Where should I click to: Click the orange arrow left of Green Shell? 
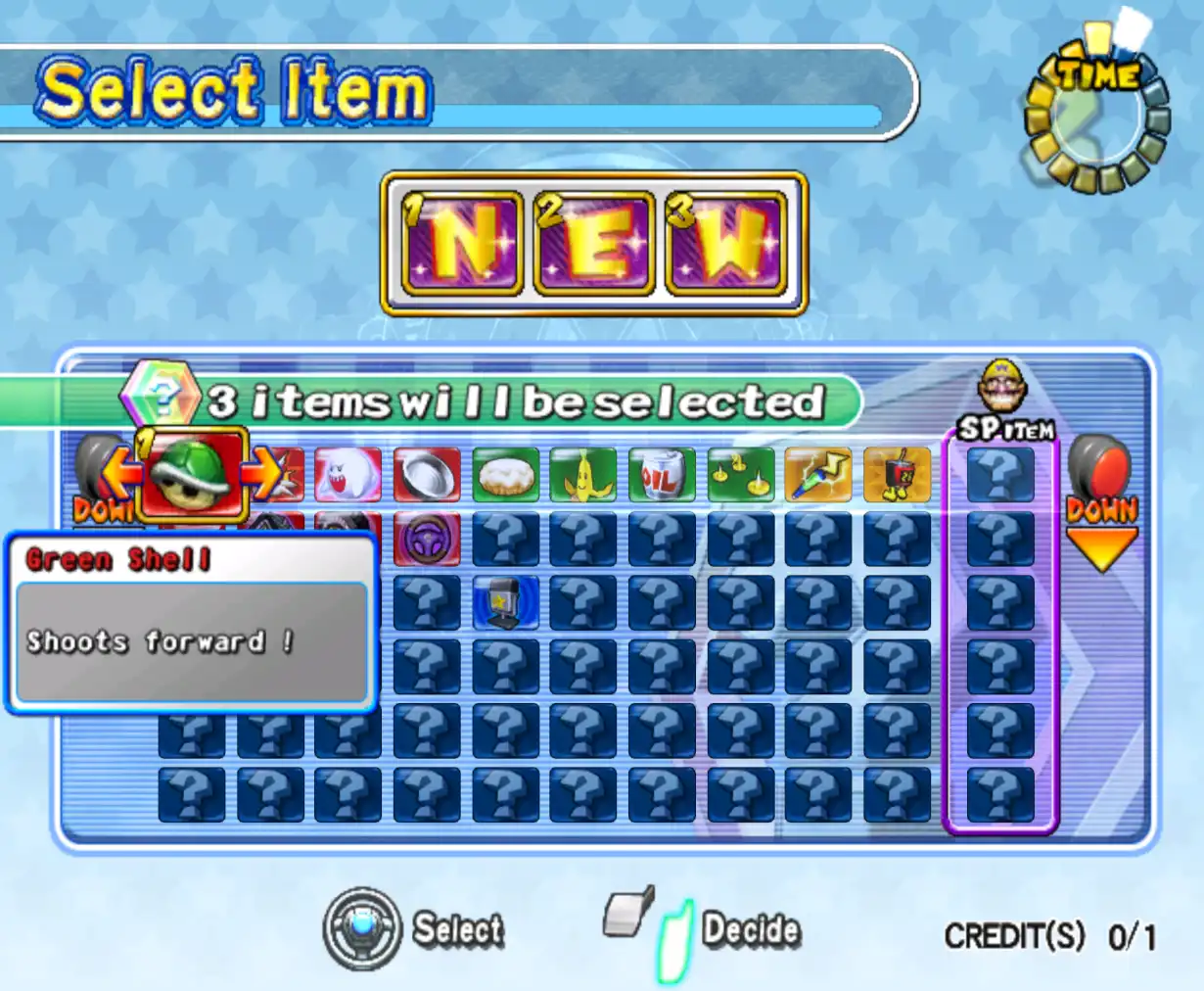point(123,476)
